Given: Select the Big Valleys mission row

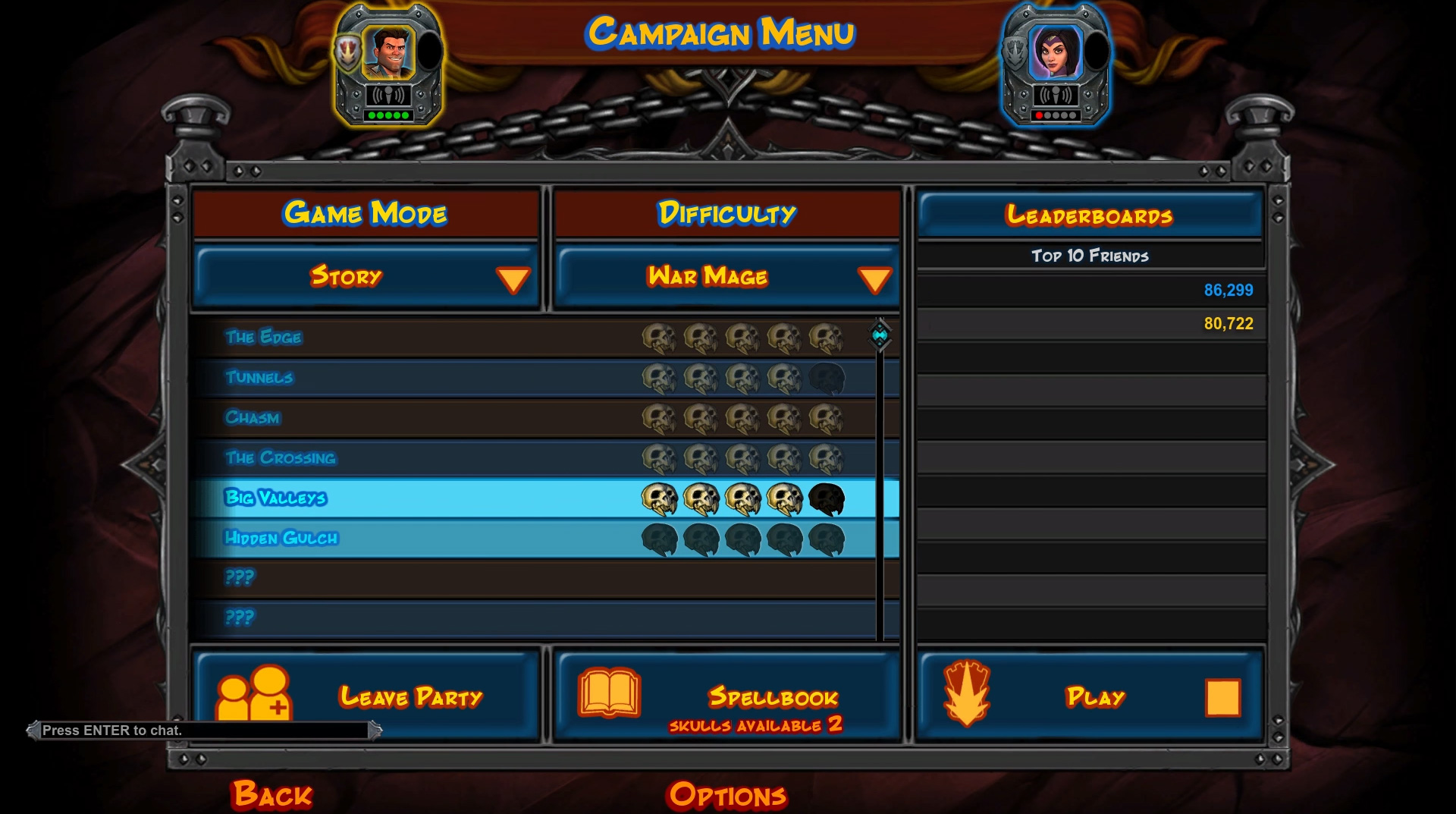Looking at the screenshot, I should [x=455, y=498].
